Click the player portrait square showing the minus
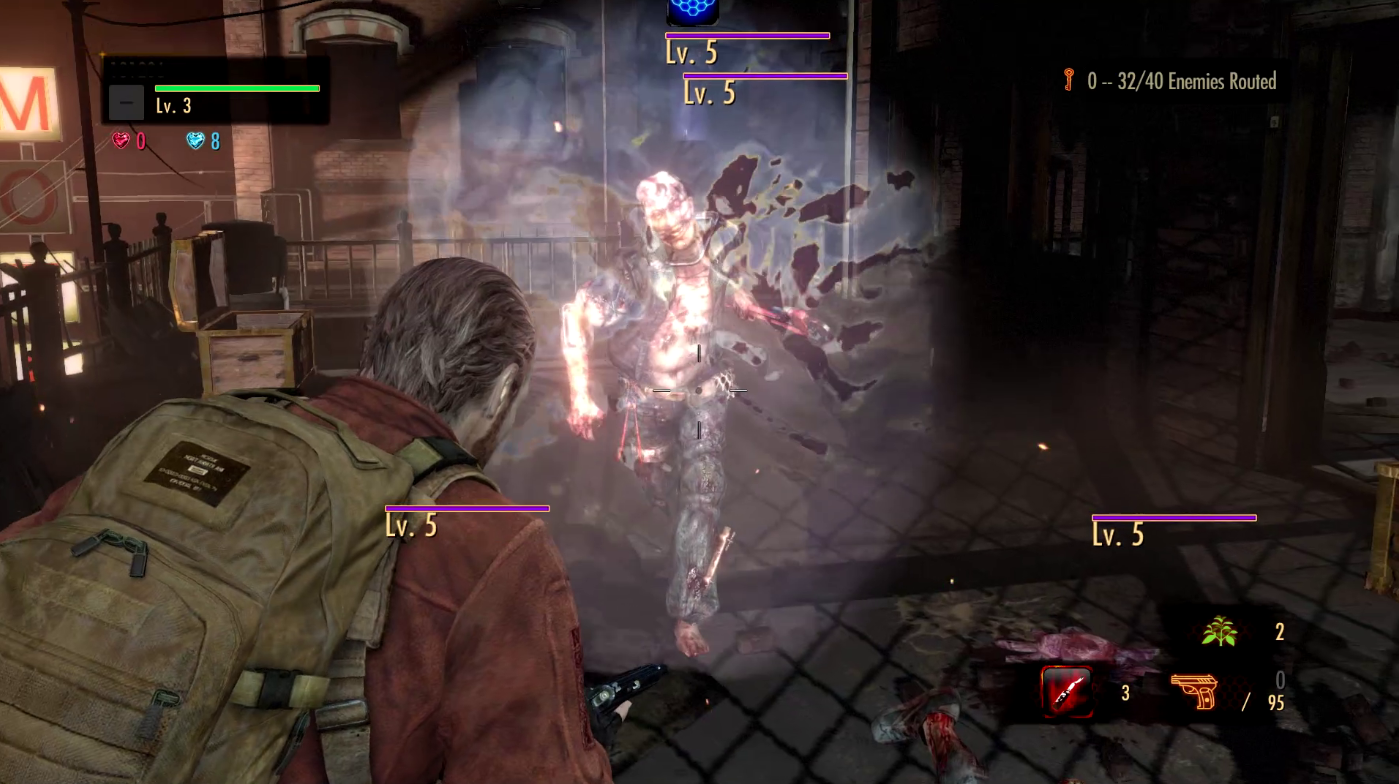The image size is (1399, 784). pyautogui.click(x=125, y=101)
